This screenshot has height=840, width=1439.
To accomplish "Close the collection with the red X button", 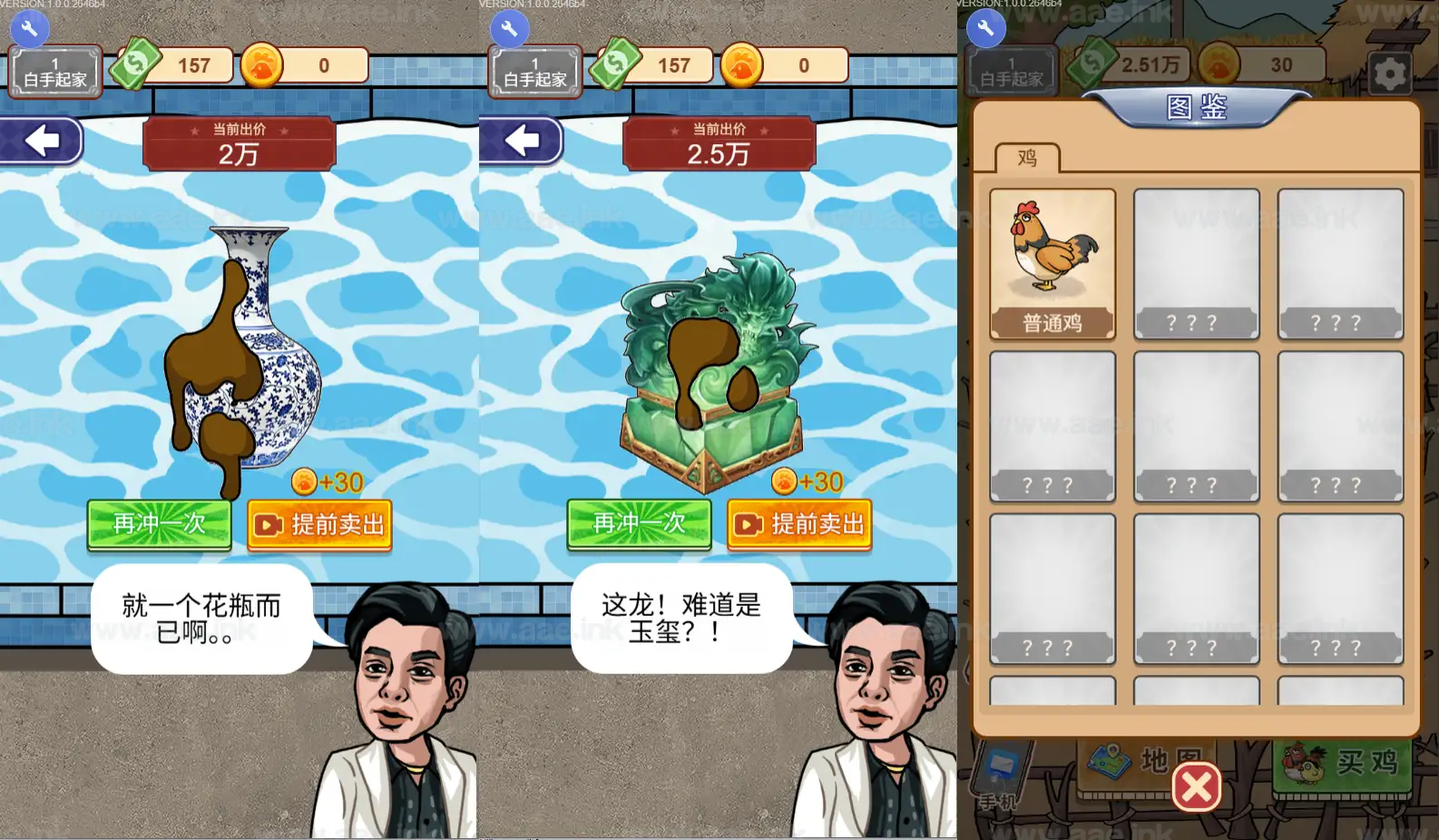I will [x=1195, y=787].
